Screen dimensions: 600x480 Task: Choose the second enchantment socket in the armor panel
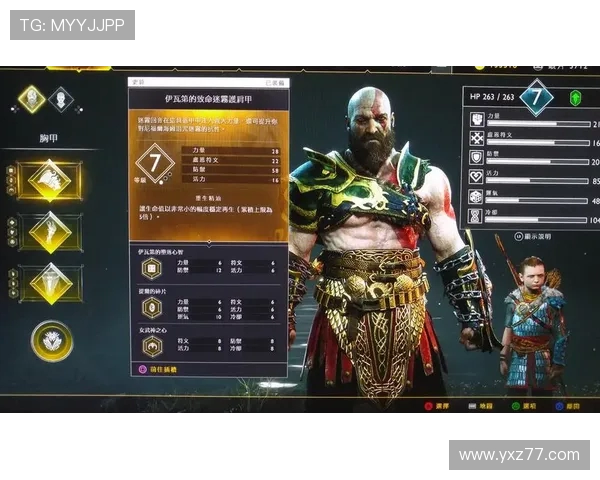pyautogui.click(x=153, y=307)
